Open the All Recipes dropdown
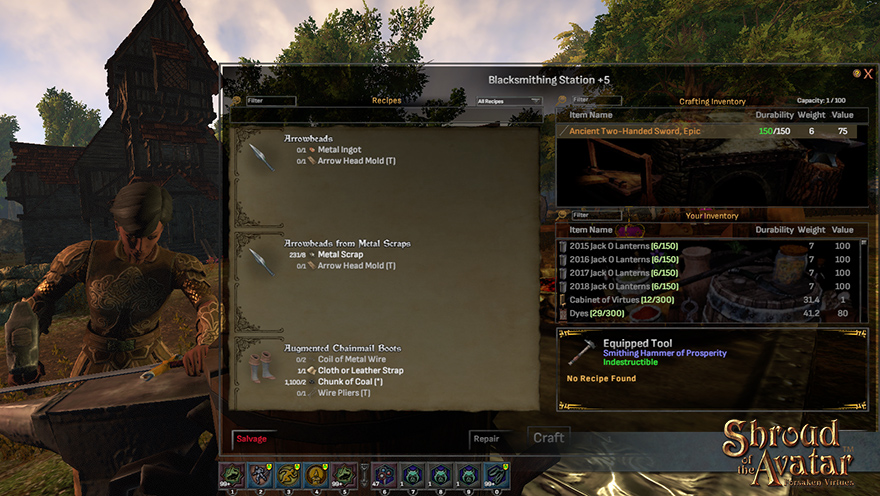 [x=509, y=101]
